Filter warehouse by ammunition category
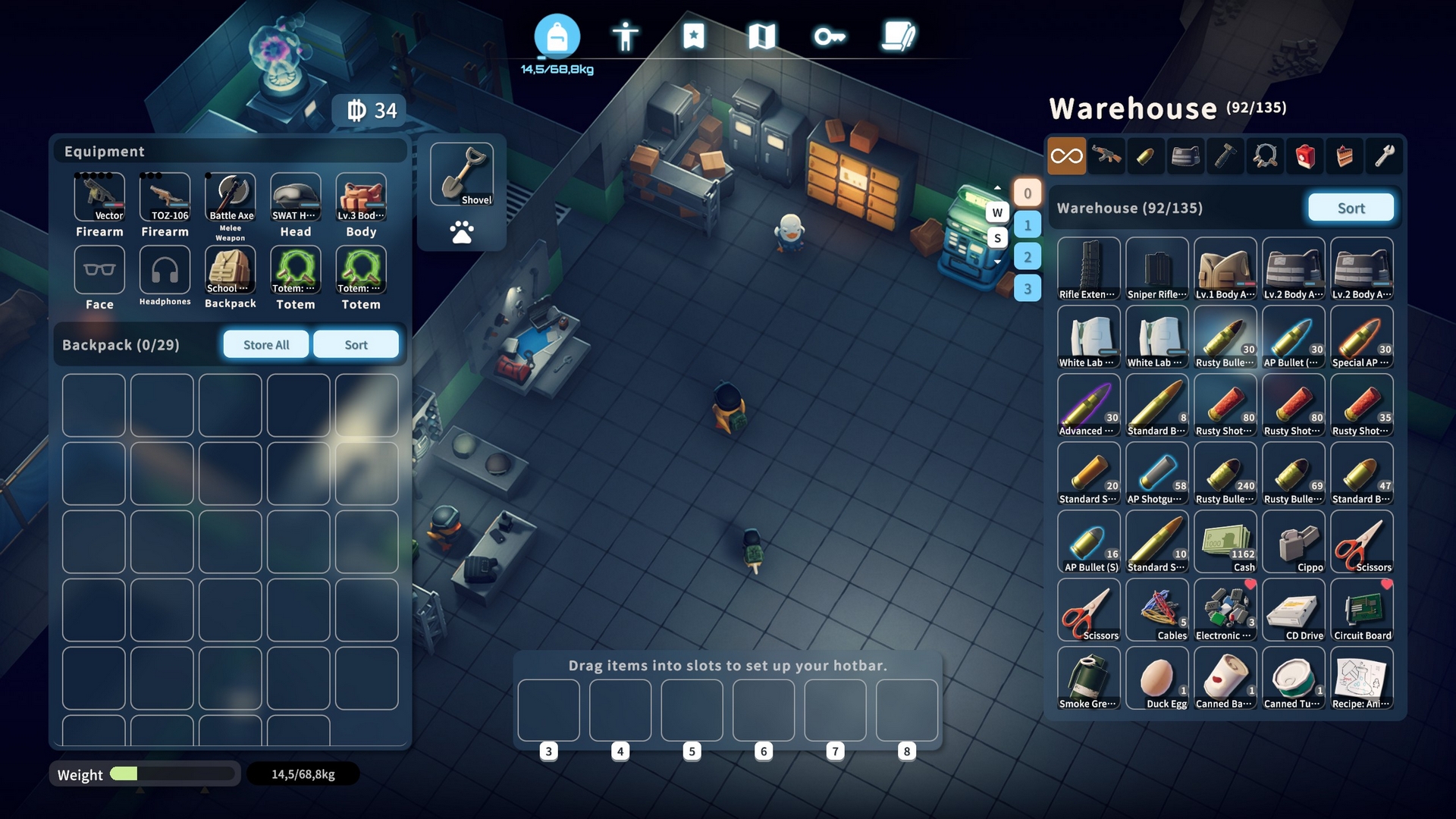Screen dimensions: 1456x819 1146,156
